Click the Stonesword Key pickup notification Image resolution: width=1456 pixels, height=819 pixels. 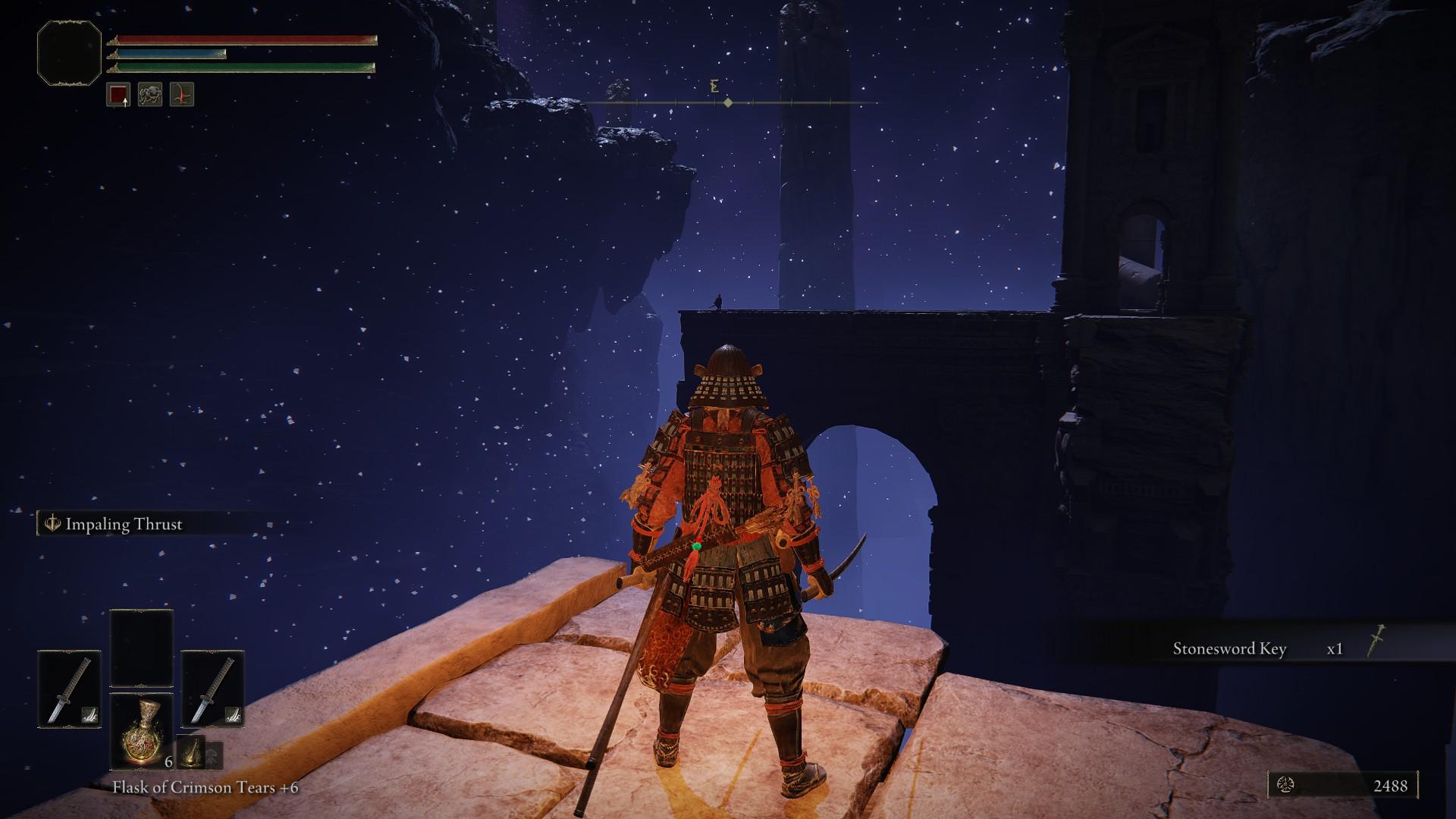(x=1259, y=649)
